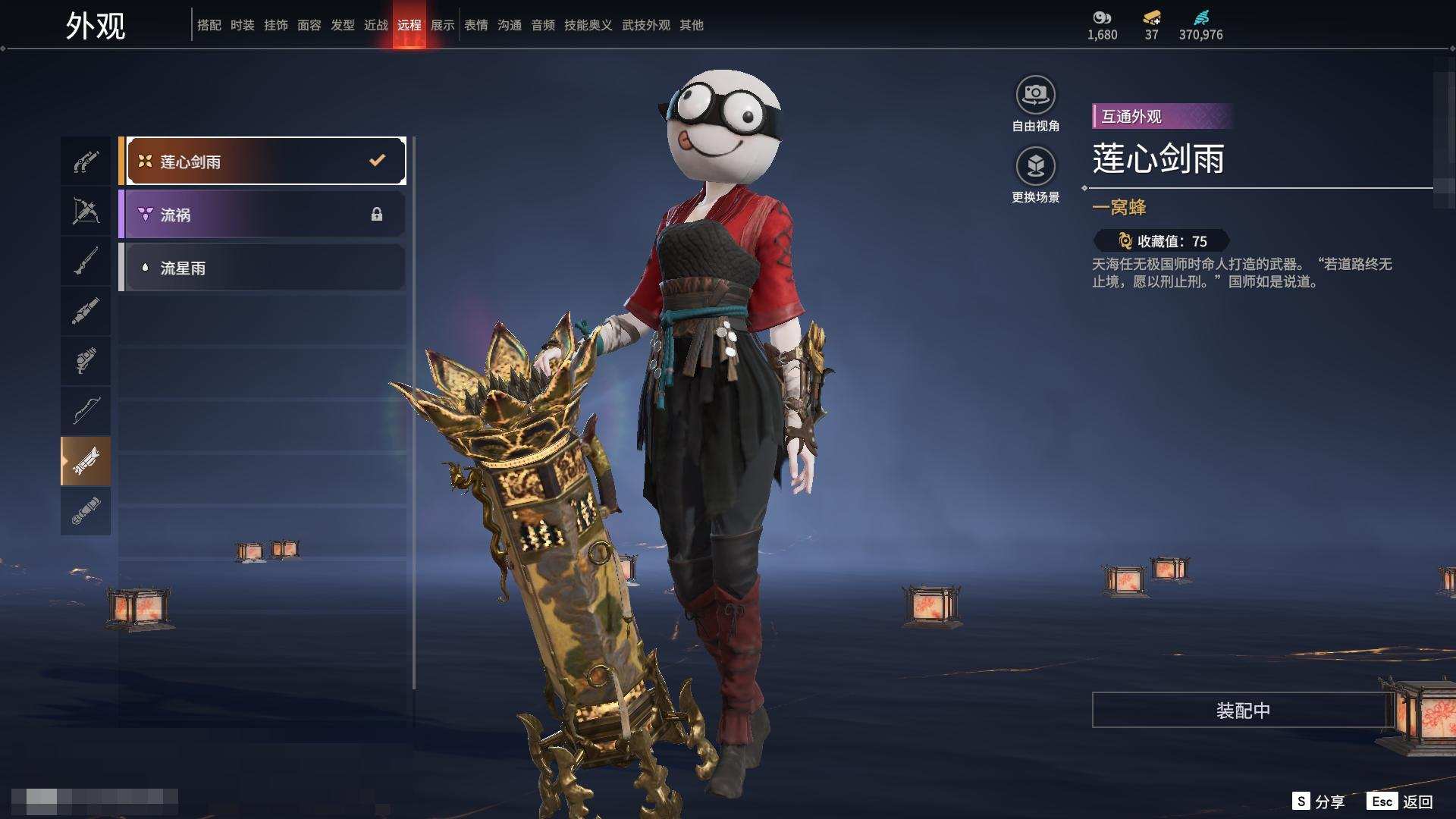Viewport: 1456px width, 819px height.
Task: Switch to the 搭配 tab
Action: tap(209, 25)
